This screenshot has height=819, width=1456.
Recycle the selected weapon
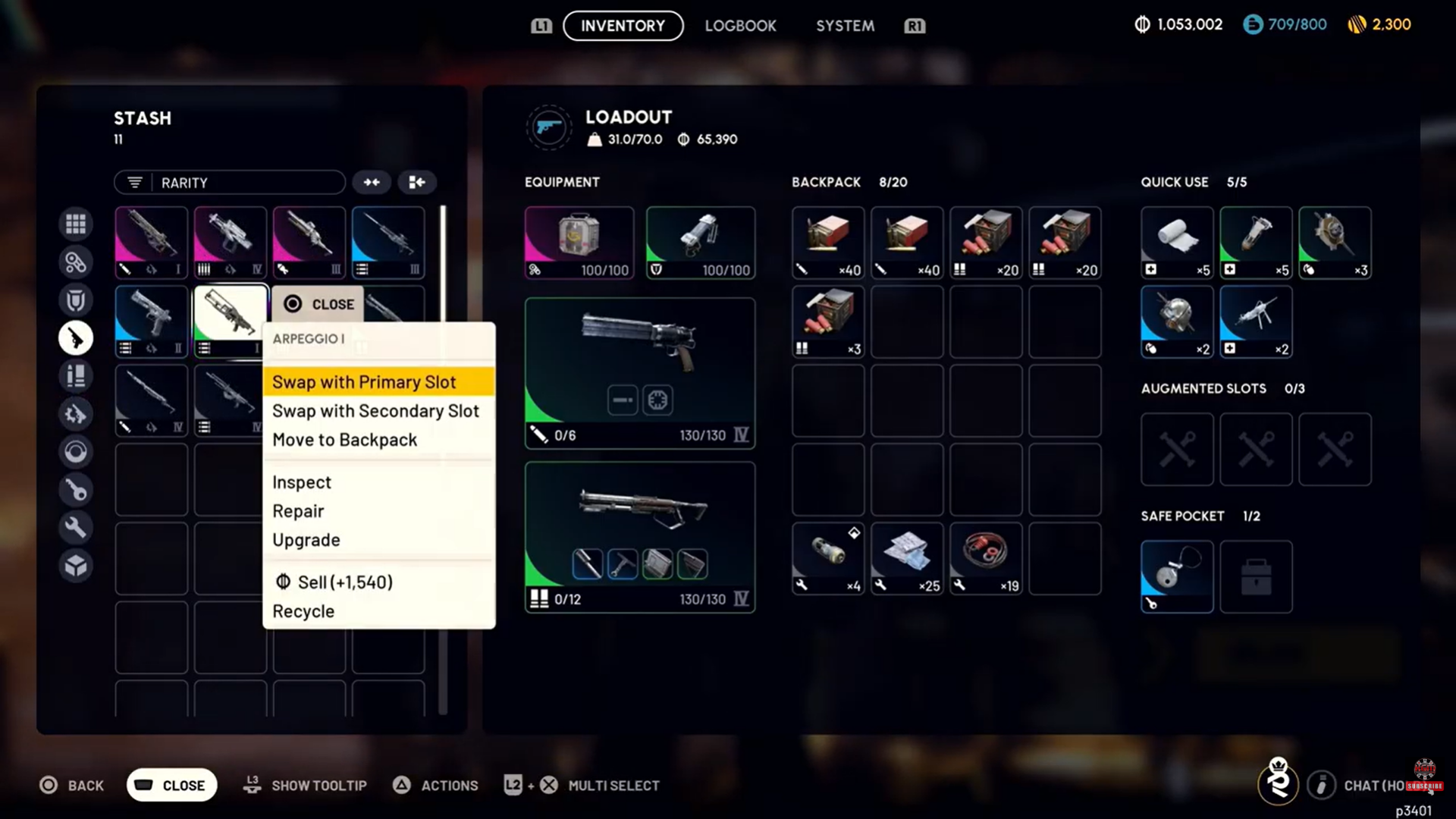(x=303, y=611)
